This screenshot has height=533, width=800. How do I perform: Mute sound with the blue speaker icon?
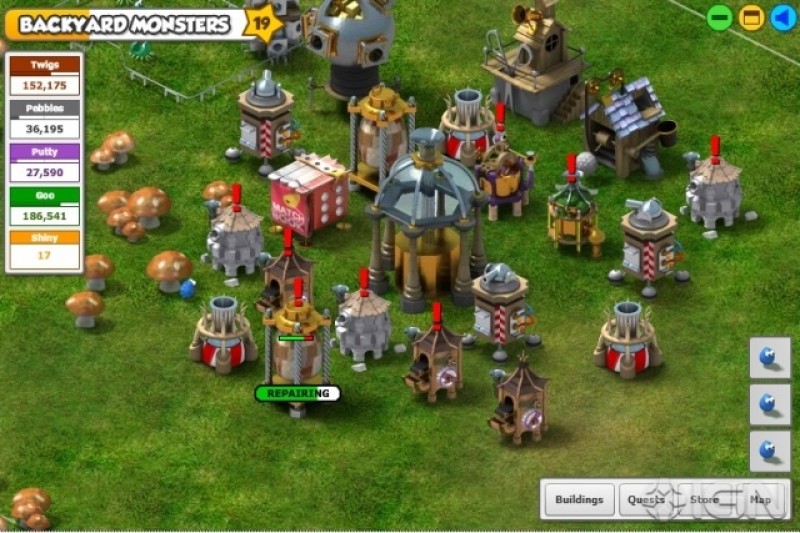pyautogui.click(x=783, y=18)
